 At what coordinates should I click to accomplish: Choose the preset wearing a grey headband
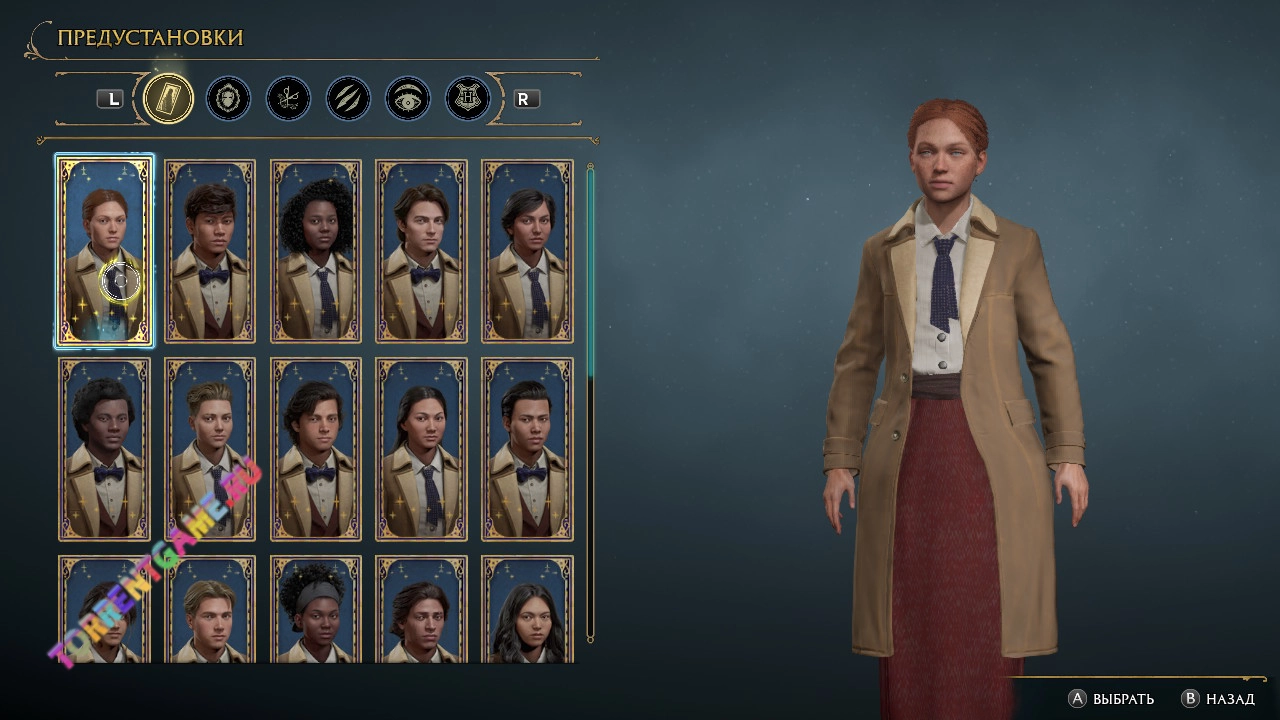pos(315,610)
